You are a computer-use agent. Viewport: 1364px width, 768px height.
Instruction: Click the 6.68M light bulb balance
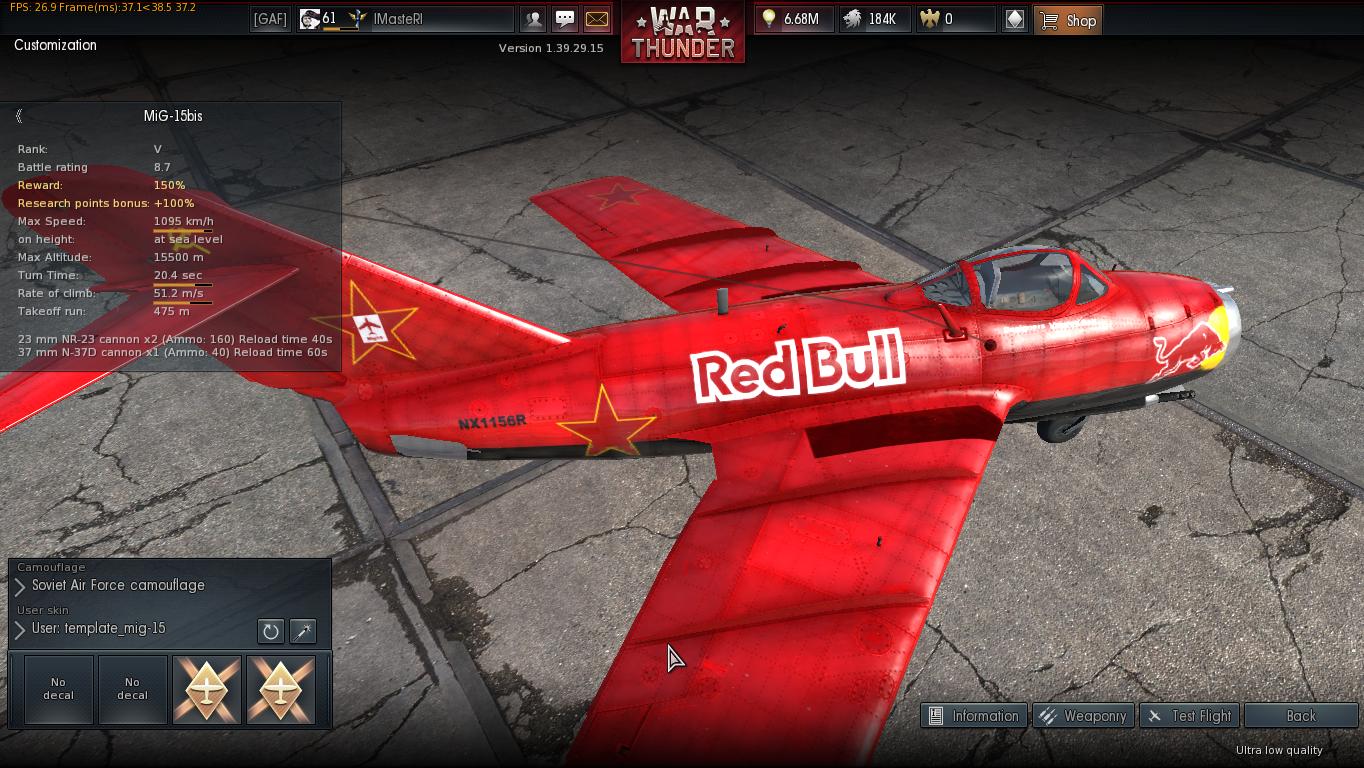794,19
